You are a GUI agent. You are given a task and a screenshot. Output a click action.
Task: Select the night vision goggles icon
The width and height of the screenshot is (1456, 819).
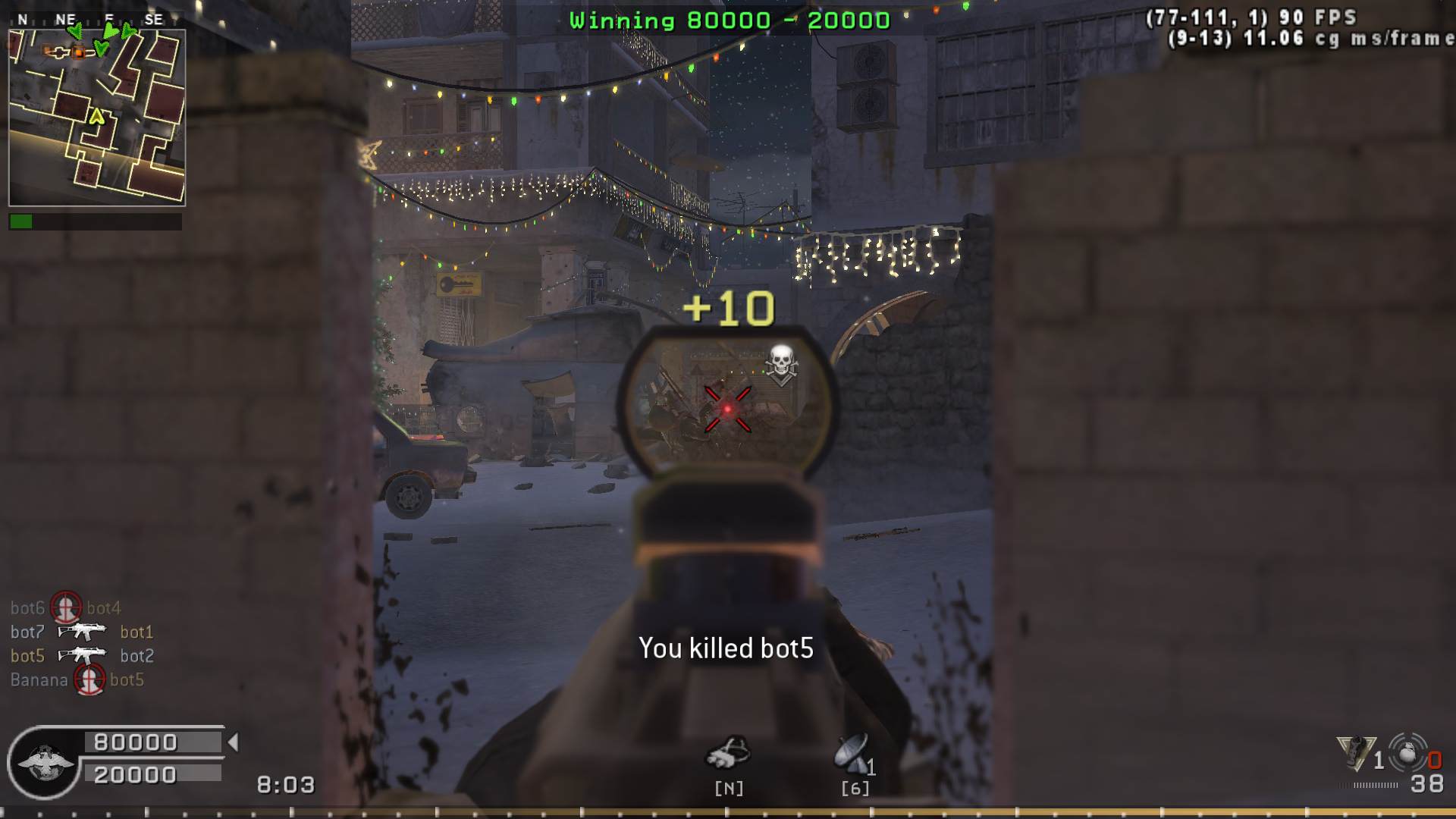point(728,753)
